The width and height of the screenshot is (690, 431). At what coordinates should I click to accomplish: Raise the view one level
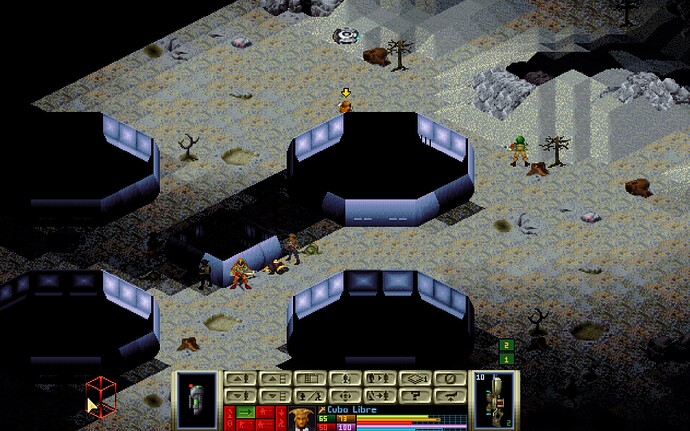pyautogui.click(x=274, y=379)
